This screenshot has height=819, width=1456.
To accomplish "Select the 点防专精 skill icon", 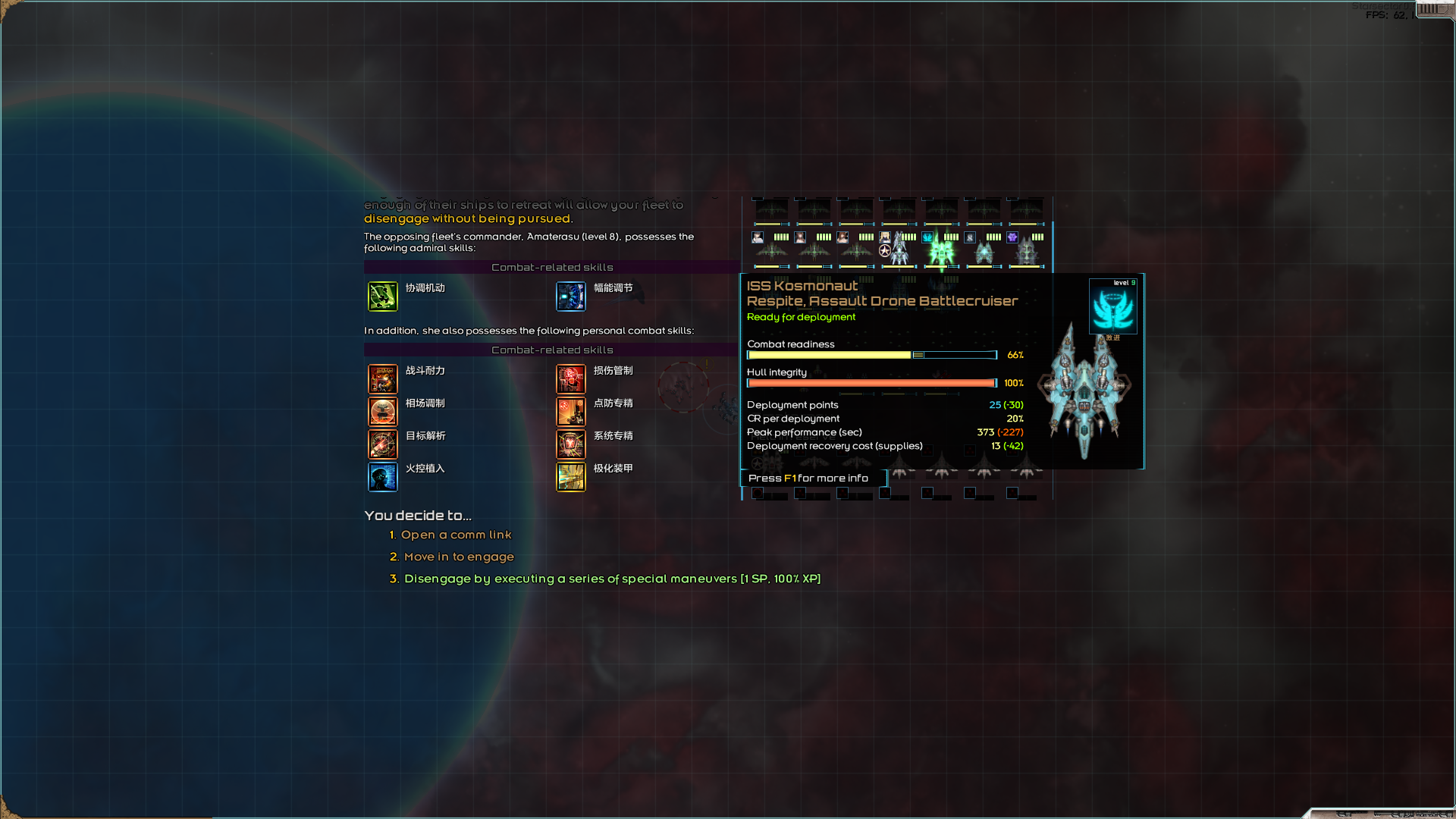I will (571, 412).
